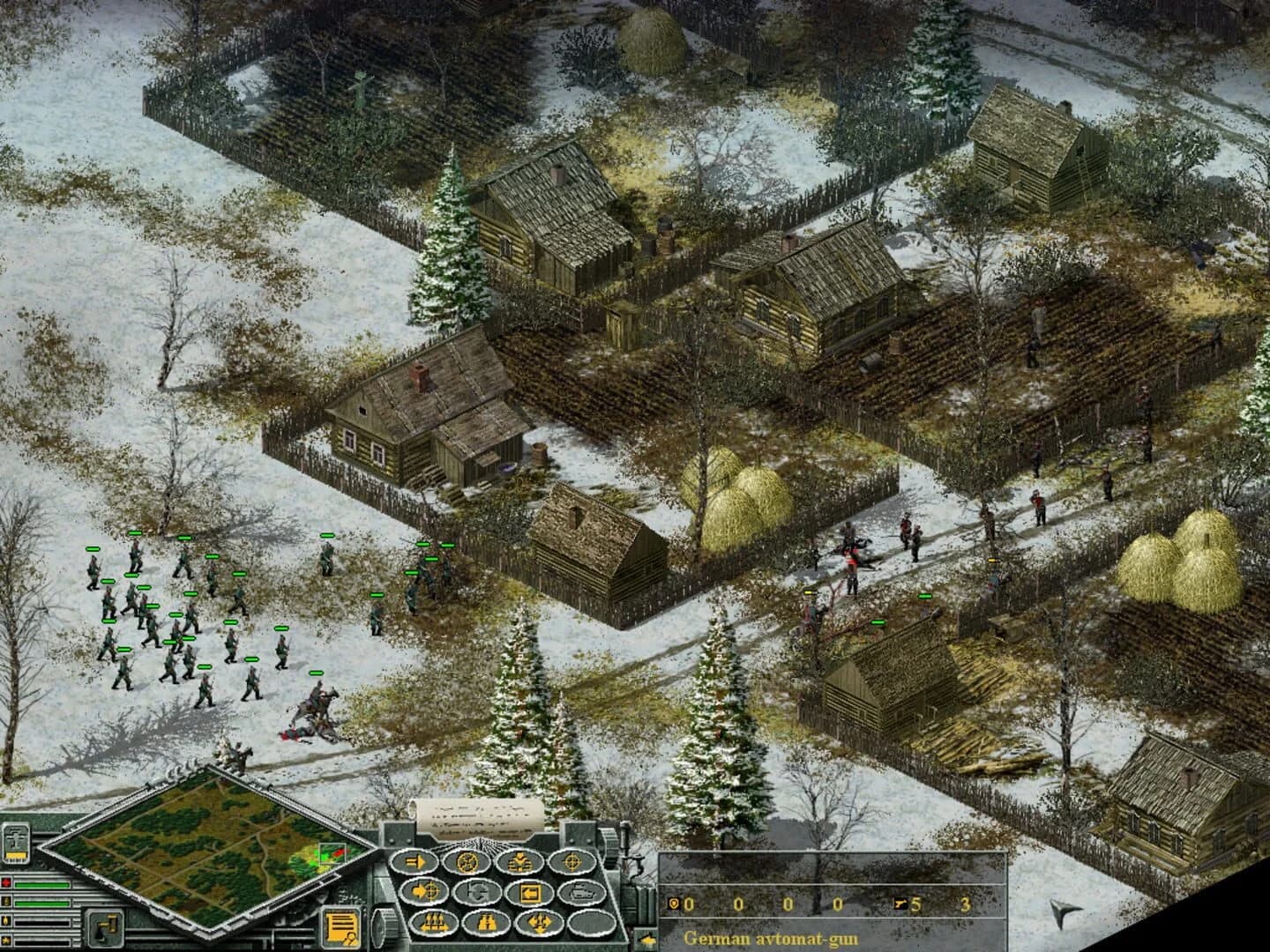Click the dig-in entrench command icon

tap(520, 862)
